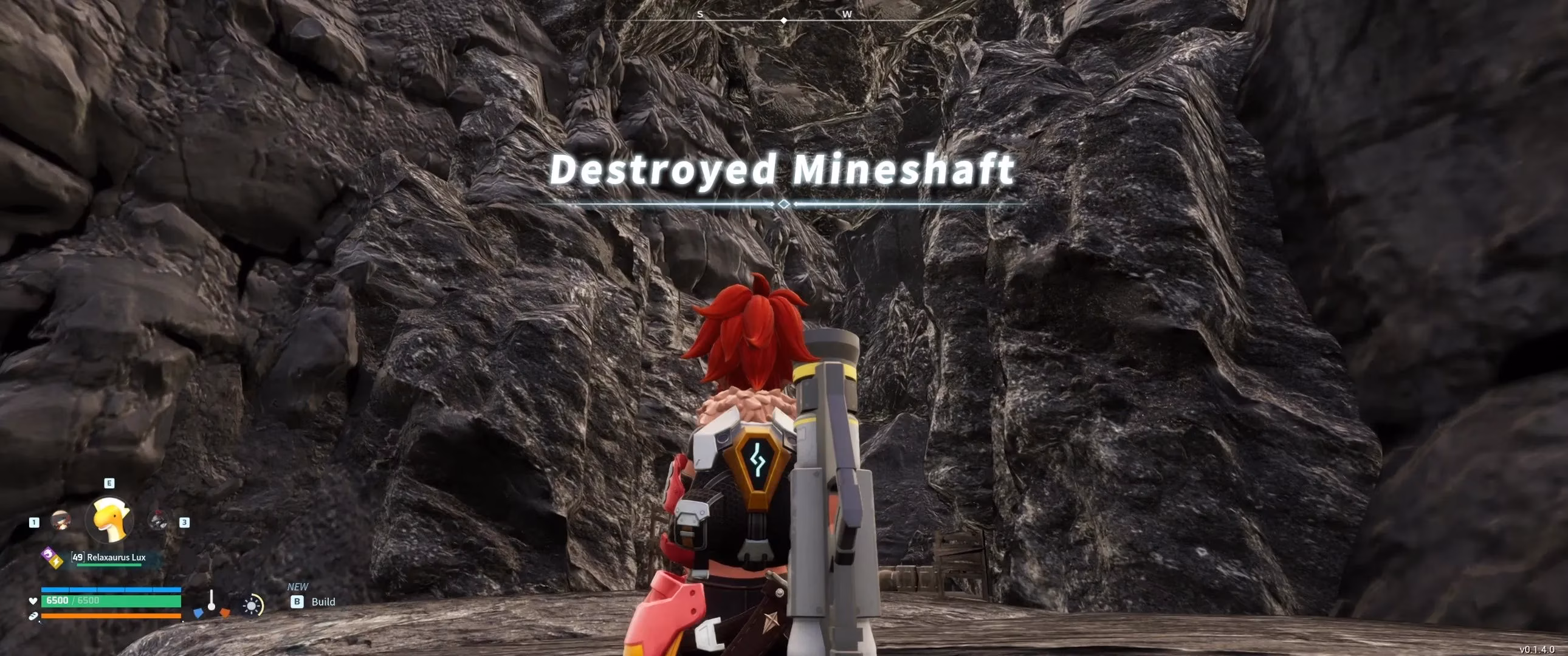Expand the E keybind Pal summon prompt
This screenshot has height=656, width=1568.
(x=109, y=483)
